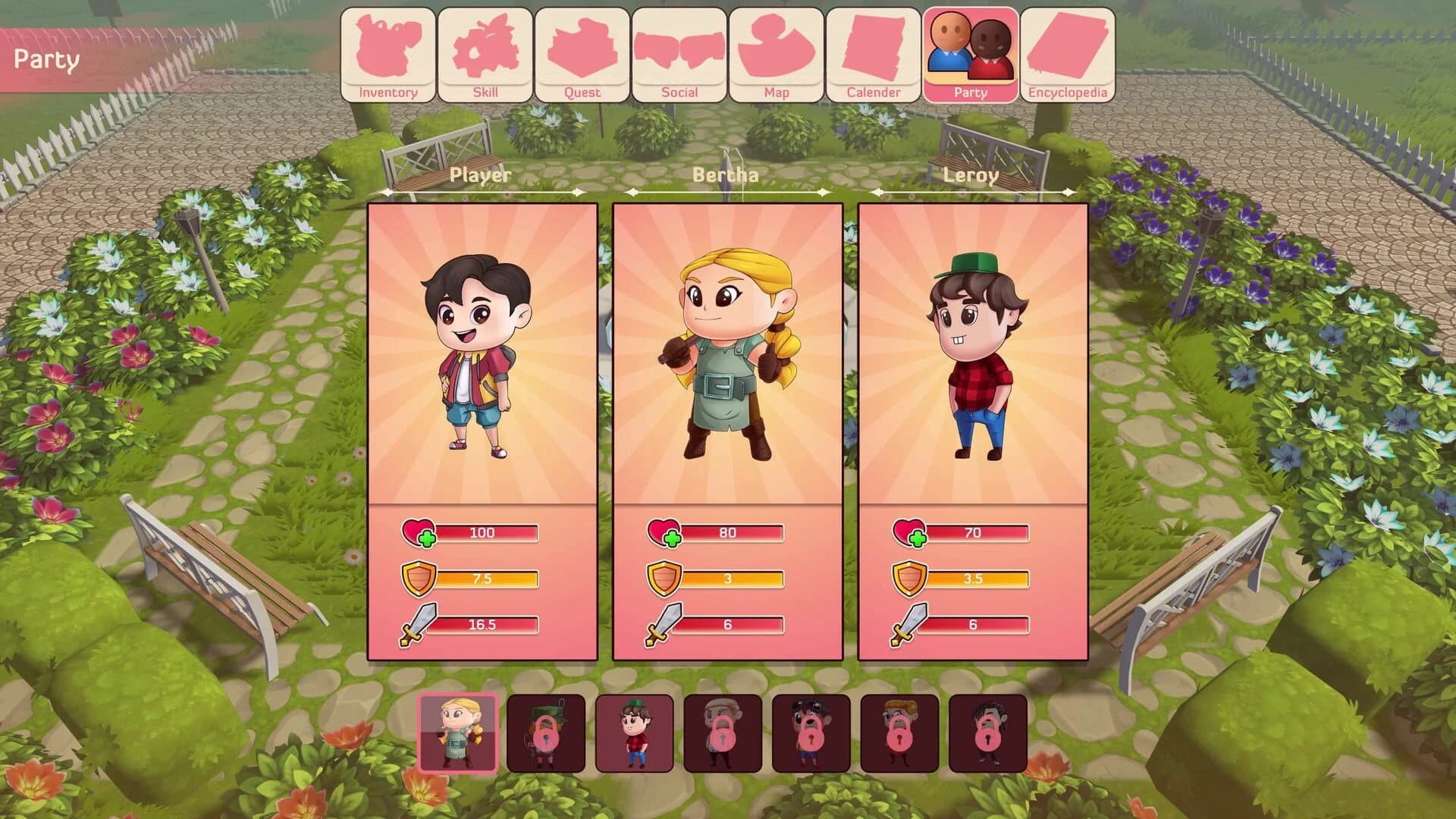Click the Party two-people icon
The image size is (1456, 819).
pyautogui.click(x=972, y=45)
